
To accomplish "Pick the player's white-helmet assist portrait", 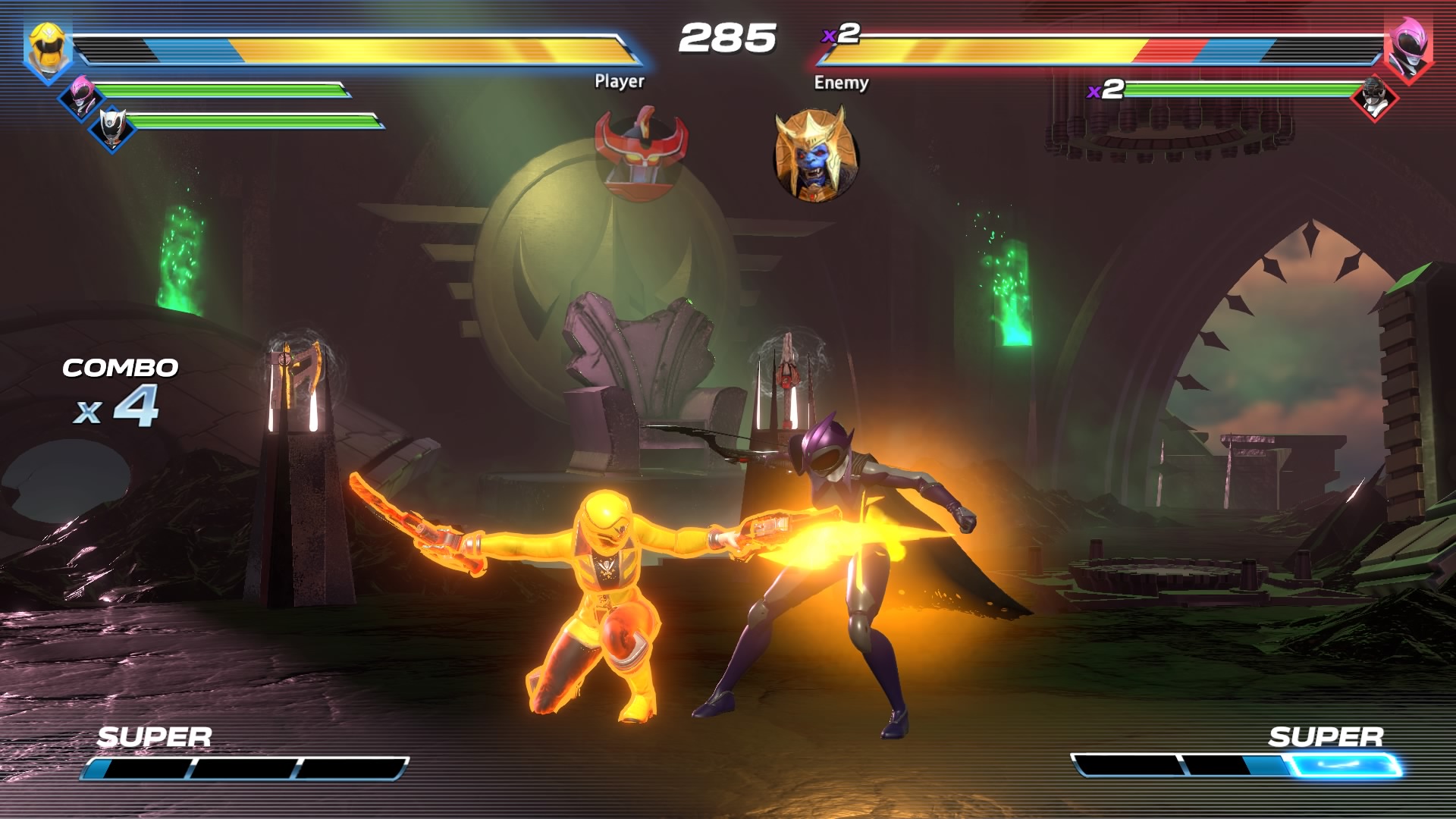I will [112, 127].
